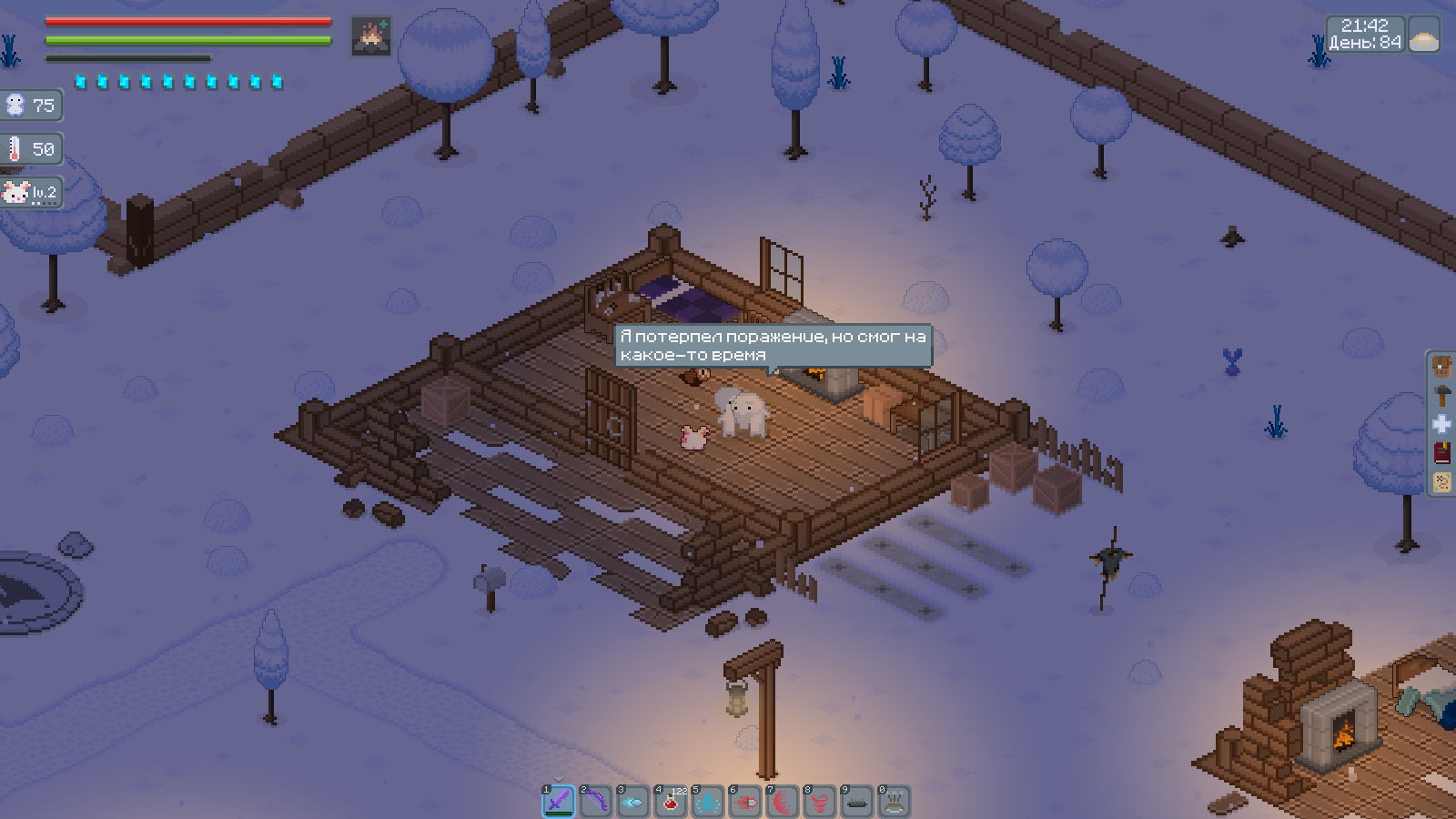The width and height of the screenshot is (1456, 819).
Task: Select the spike trap in slot 9
Action: (857, 802)
